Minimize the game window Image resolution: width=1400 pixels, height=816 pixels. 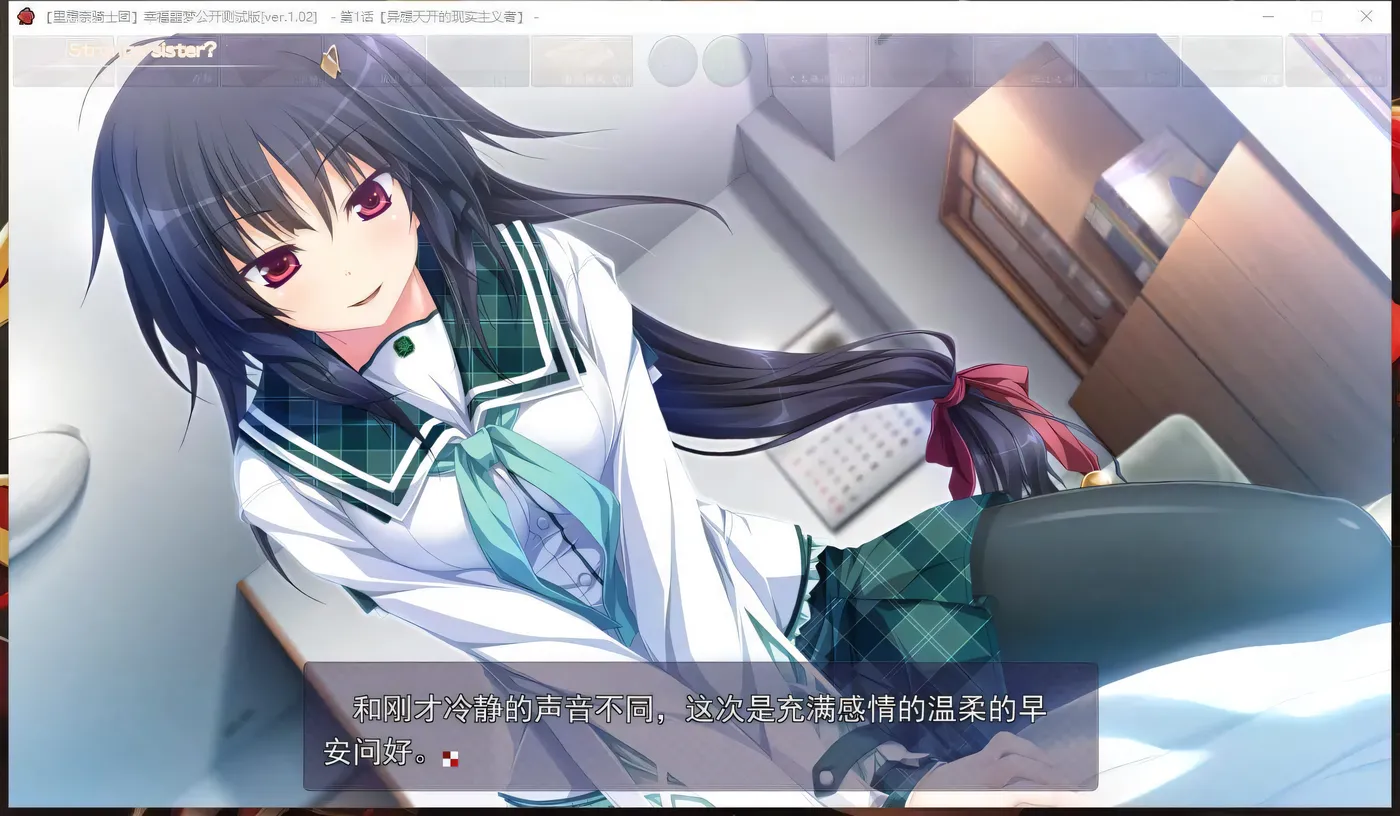pyautogui.click(x=1267, y=16)
